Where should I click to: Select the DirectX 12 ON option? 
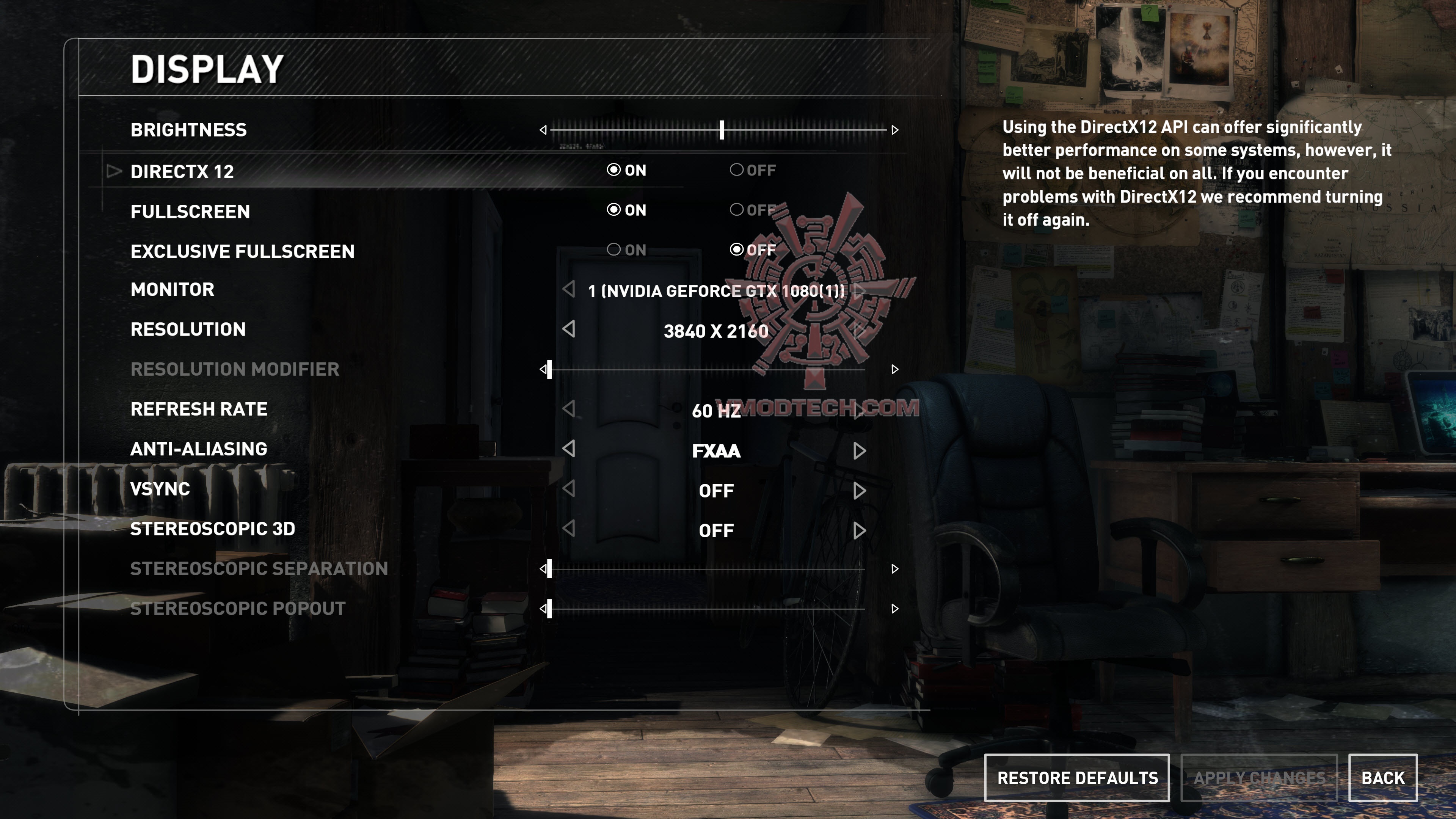tap(614, 170)
